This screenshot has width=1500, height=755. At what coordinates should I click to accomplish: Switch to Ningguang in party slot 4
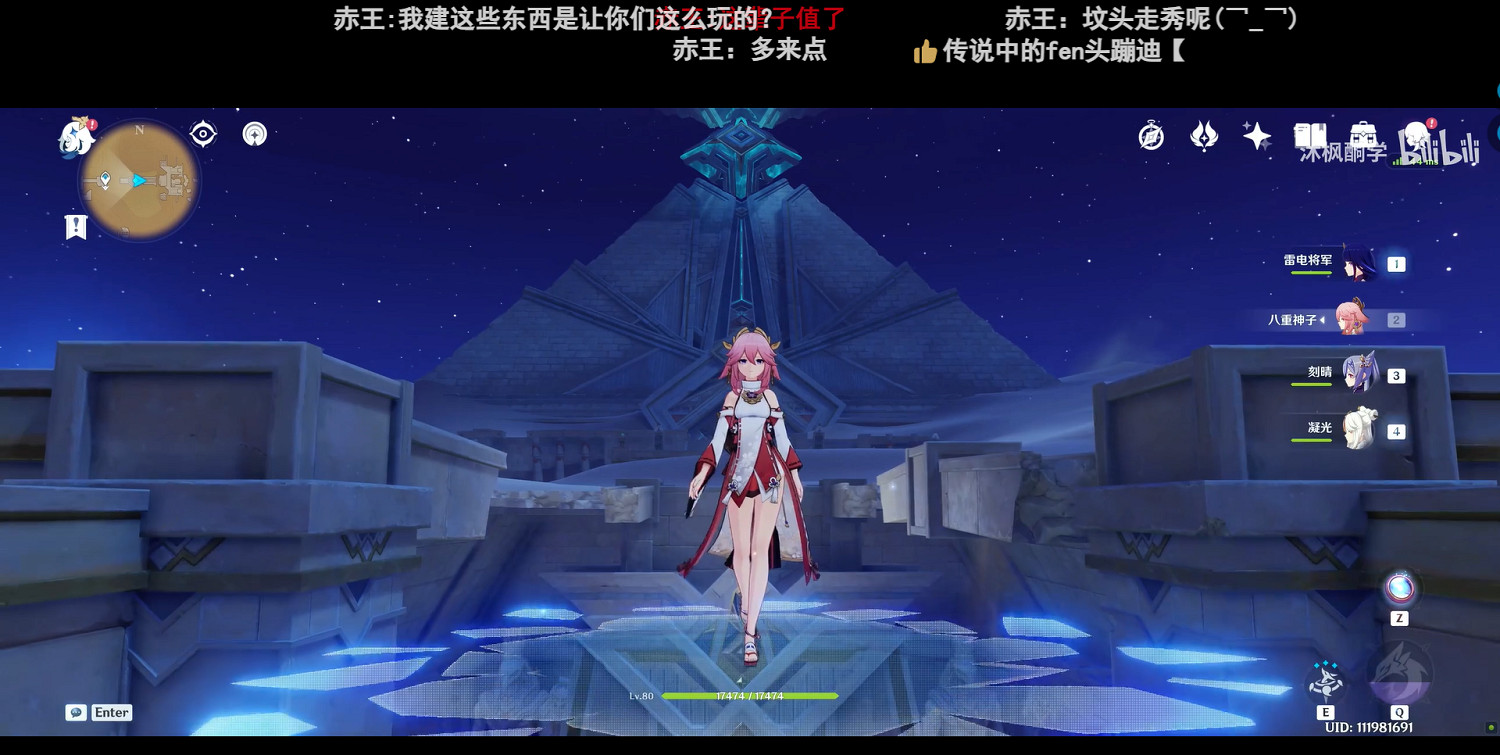coord(1360,429)
